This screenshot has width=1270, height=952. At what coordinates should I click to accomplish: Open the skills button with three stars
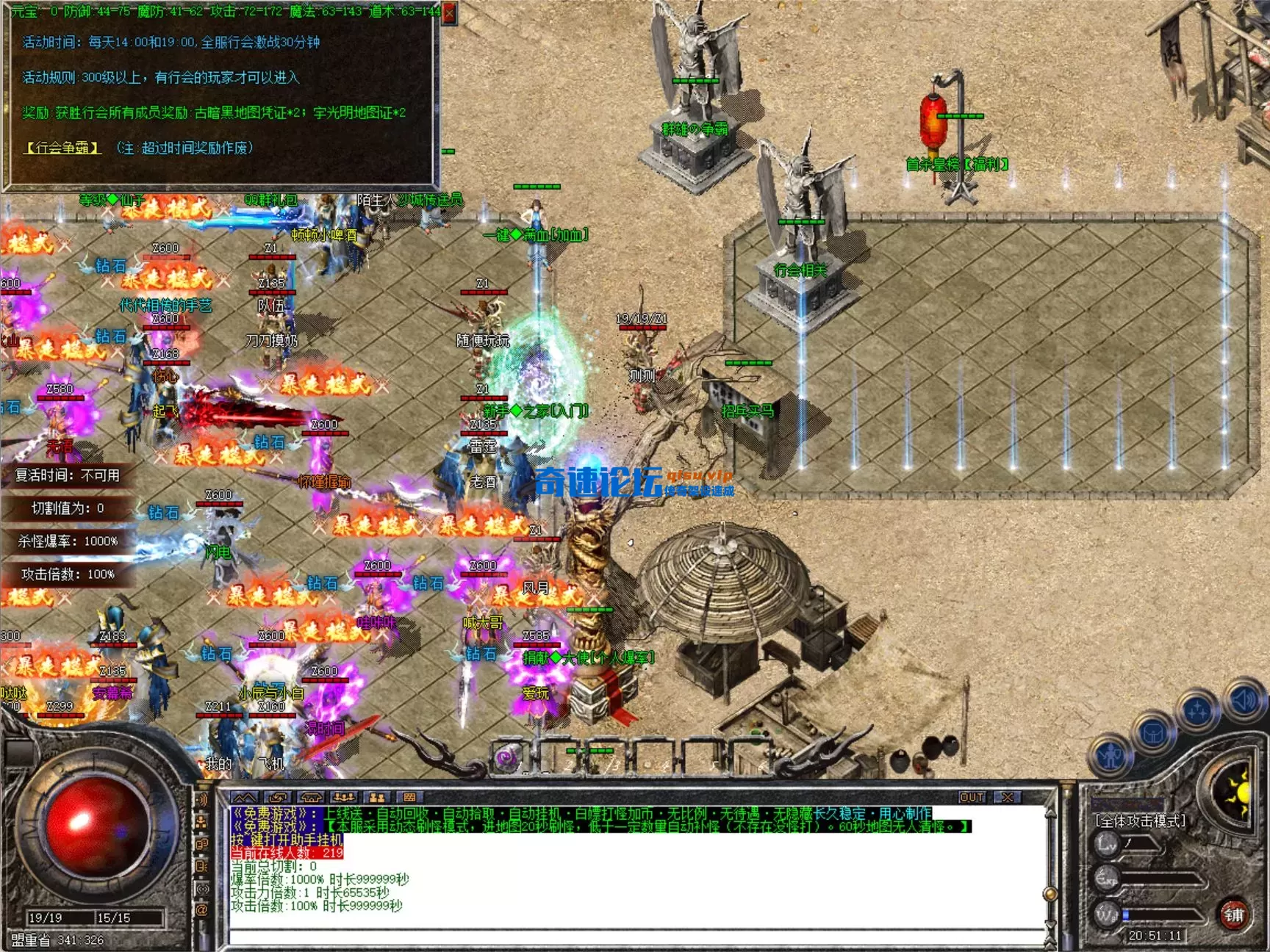click(1197, 710)
